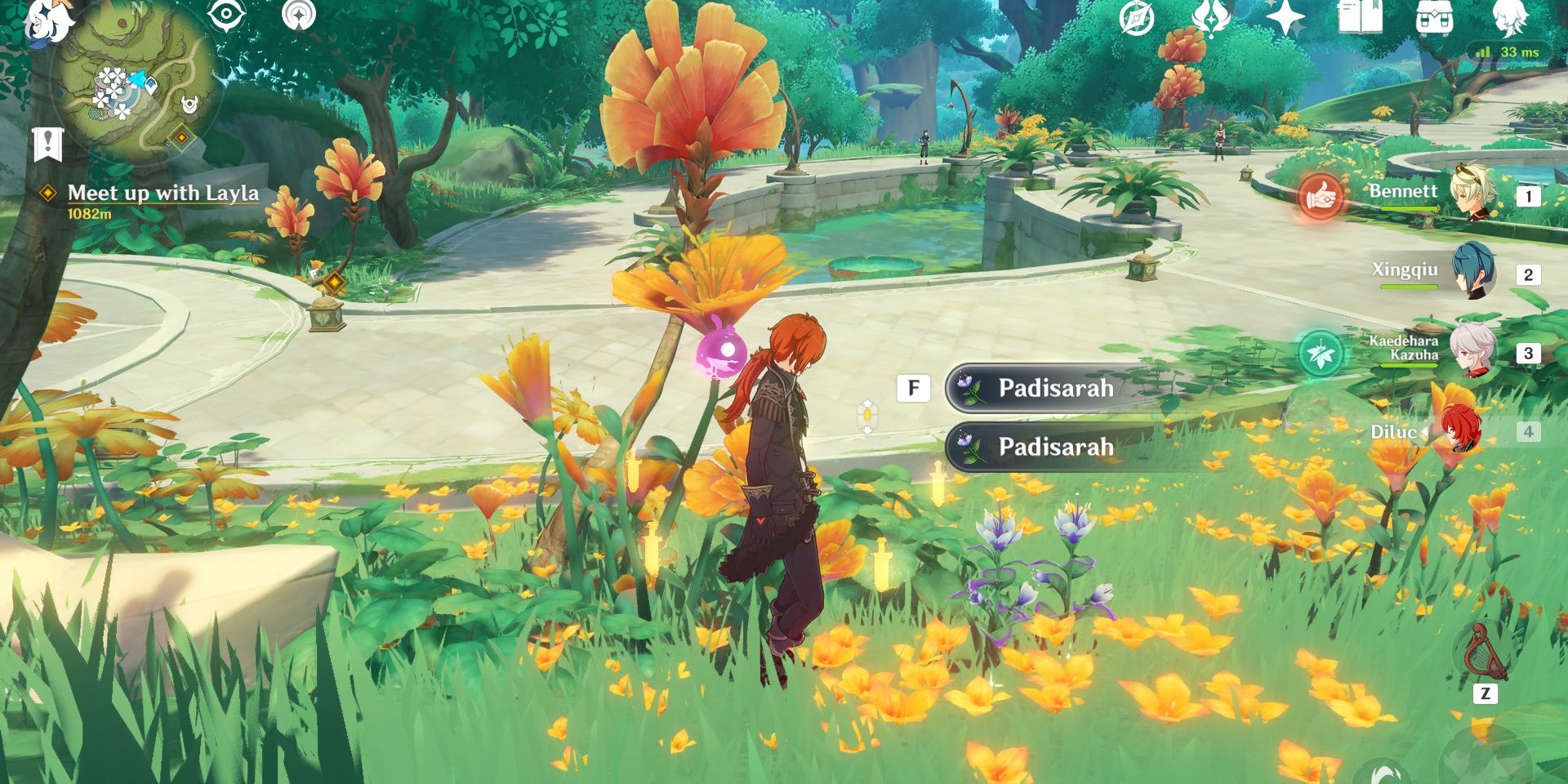Open the winged Wish icon

pos(1210,16)
